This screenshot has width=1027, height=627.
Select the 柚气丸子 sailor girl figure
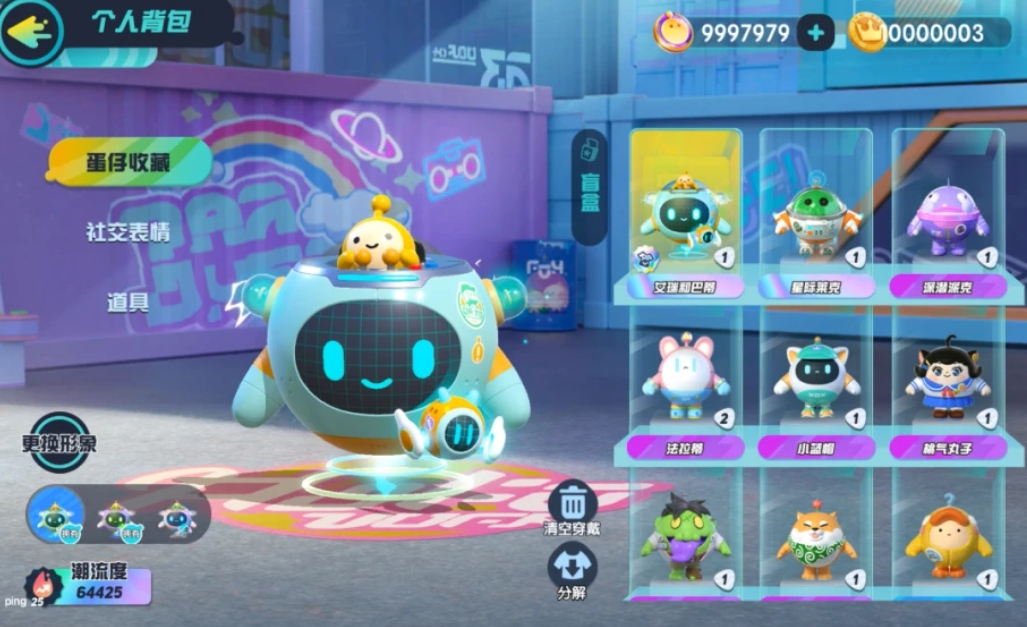coord(947,380)
